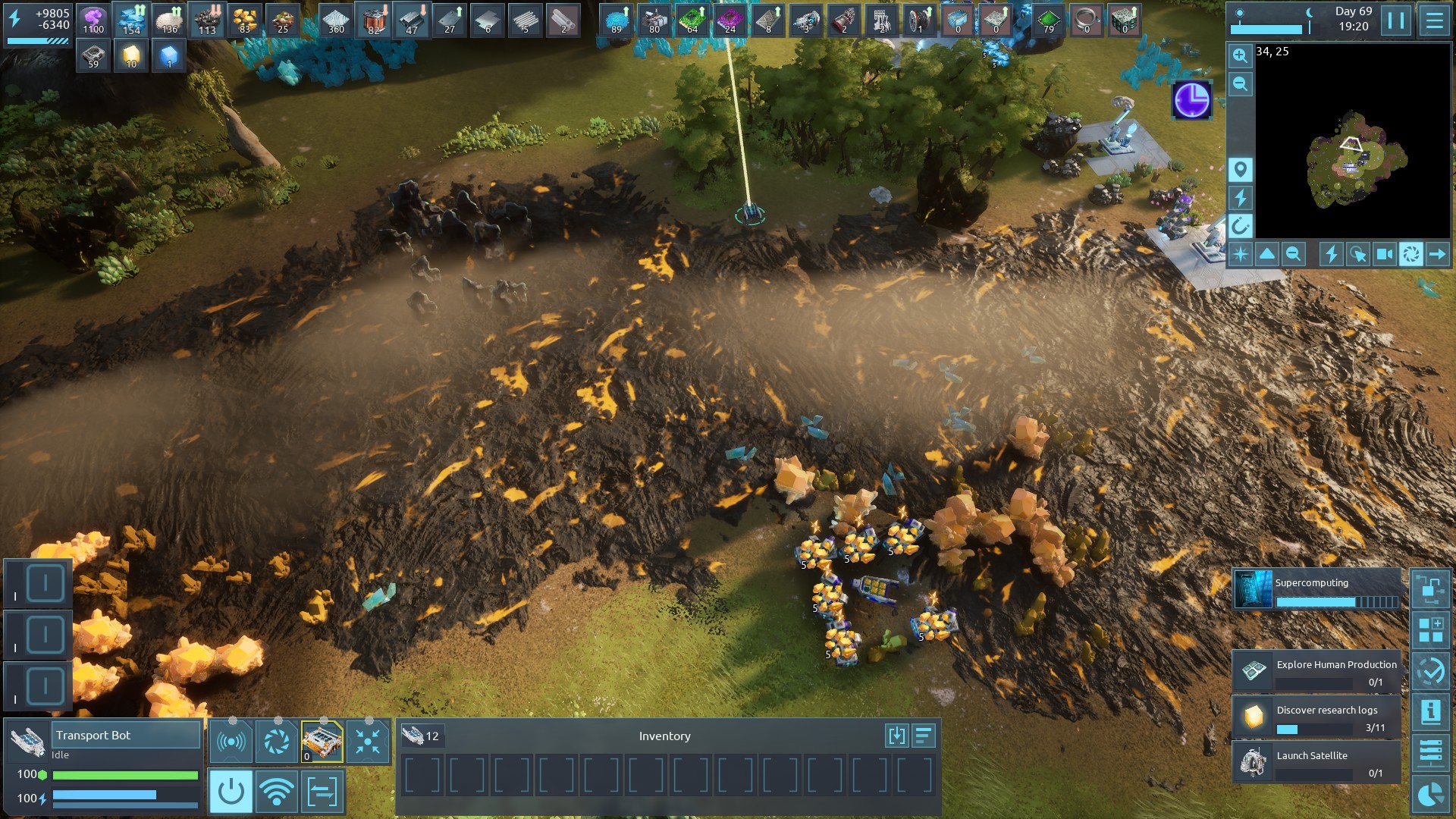Click the inventory sort button
This screenshot has width=1456, height=819.
click(x=924, y=736)
